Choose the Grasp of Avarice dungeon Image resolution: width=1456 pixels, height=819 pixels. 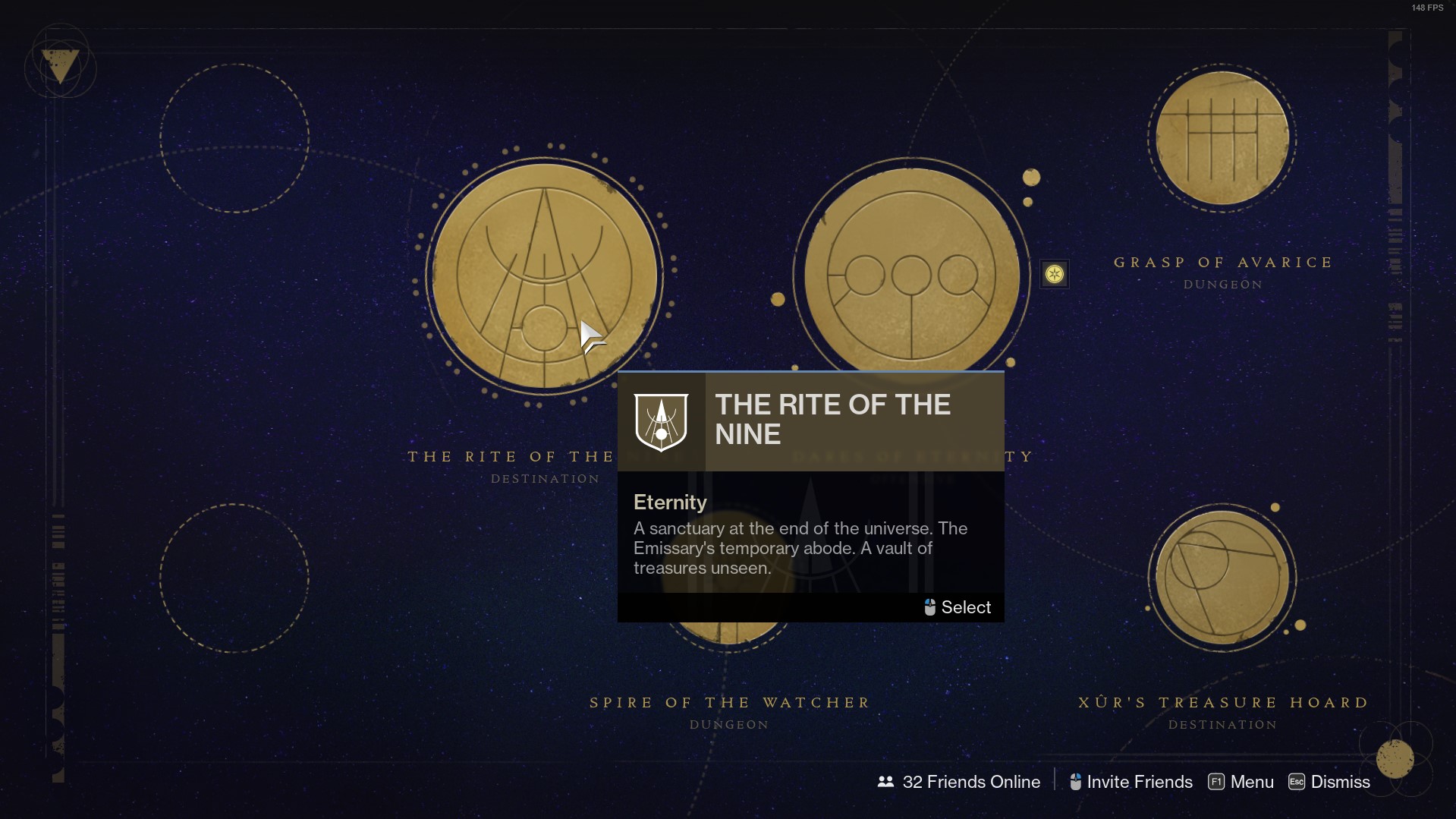(1222, 139)
